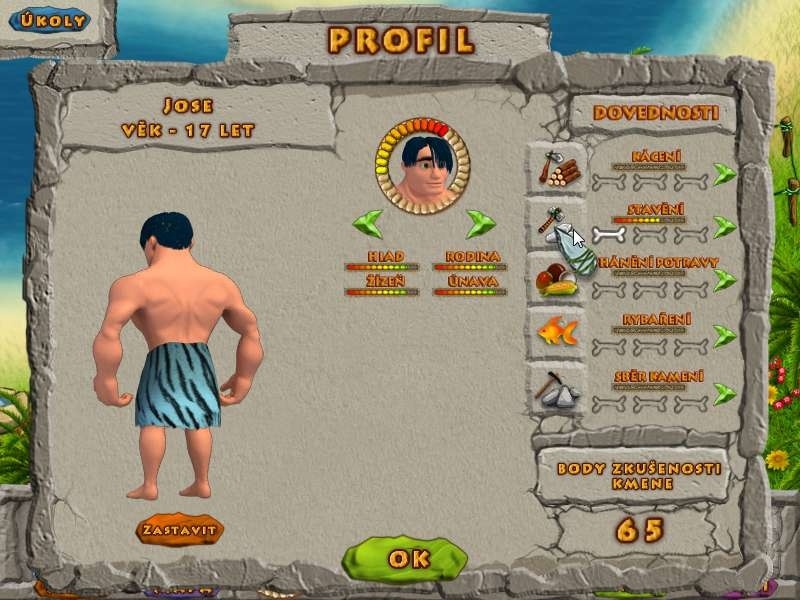Show the previous tribe member with left arrow

368,222
